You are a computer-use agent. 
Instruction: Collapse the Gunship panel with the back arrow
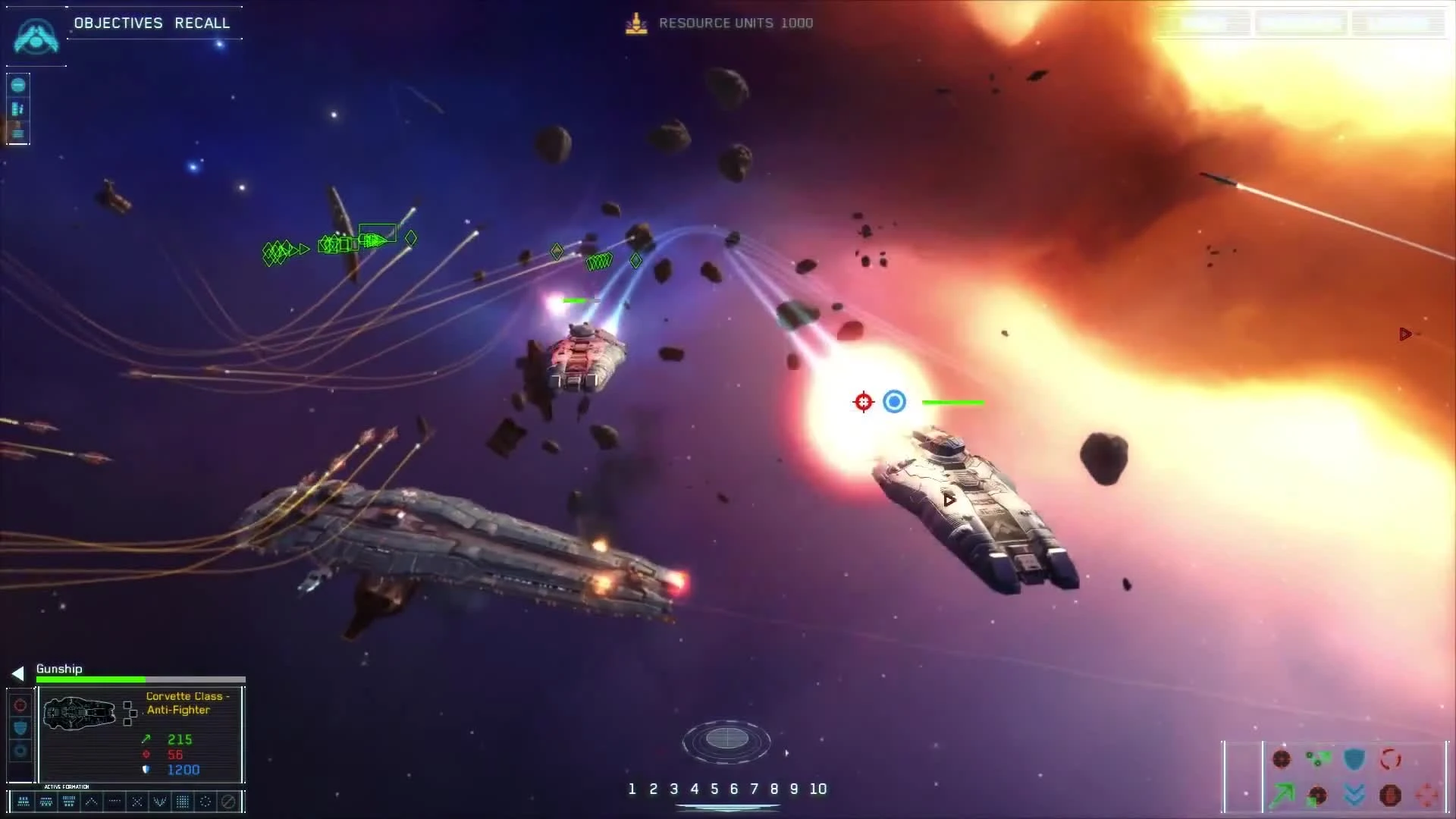pos(17,673)
